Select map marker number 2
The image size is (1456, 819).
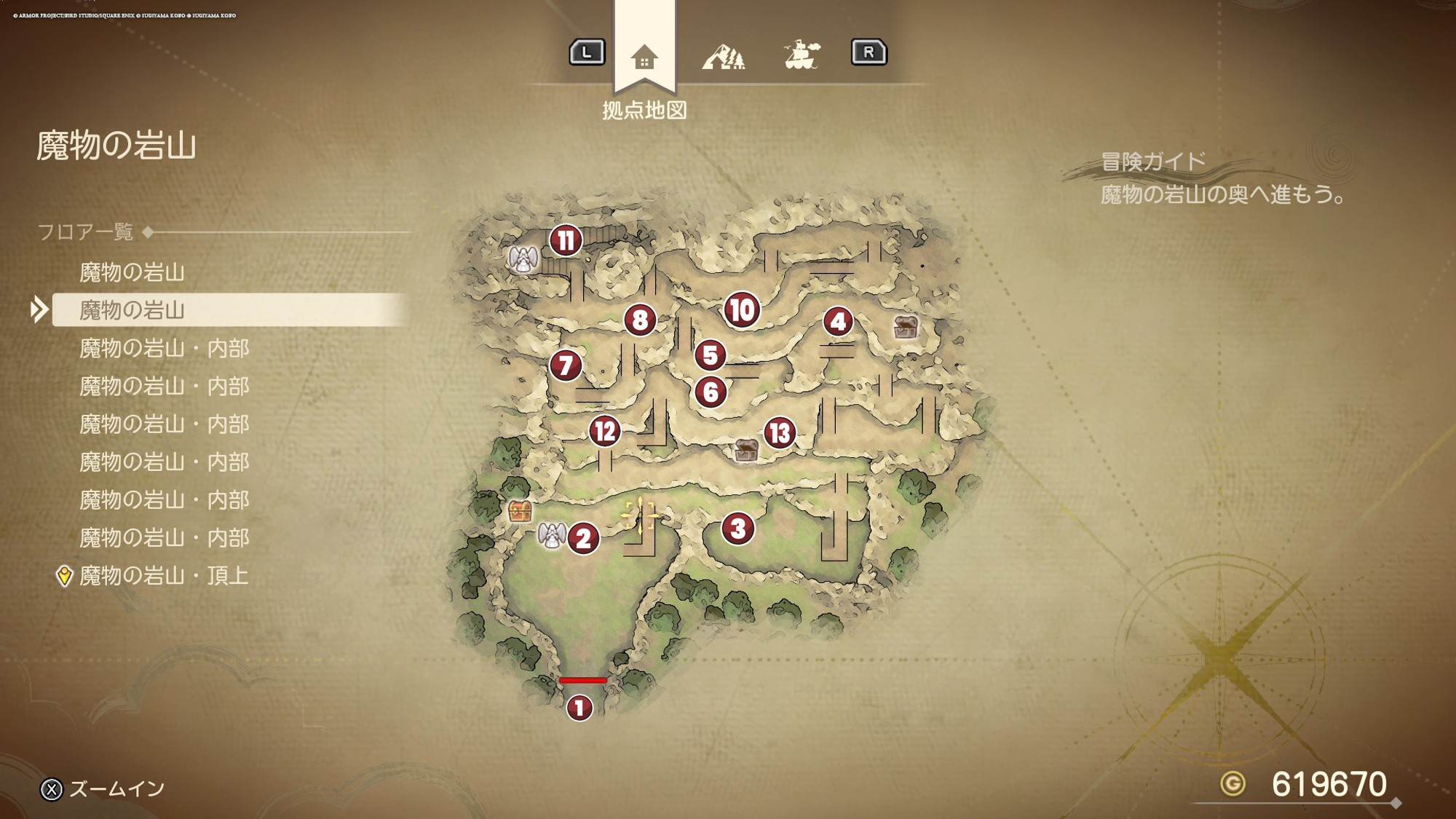[583, 539]
